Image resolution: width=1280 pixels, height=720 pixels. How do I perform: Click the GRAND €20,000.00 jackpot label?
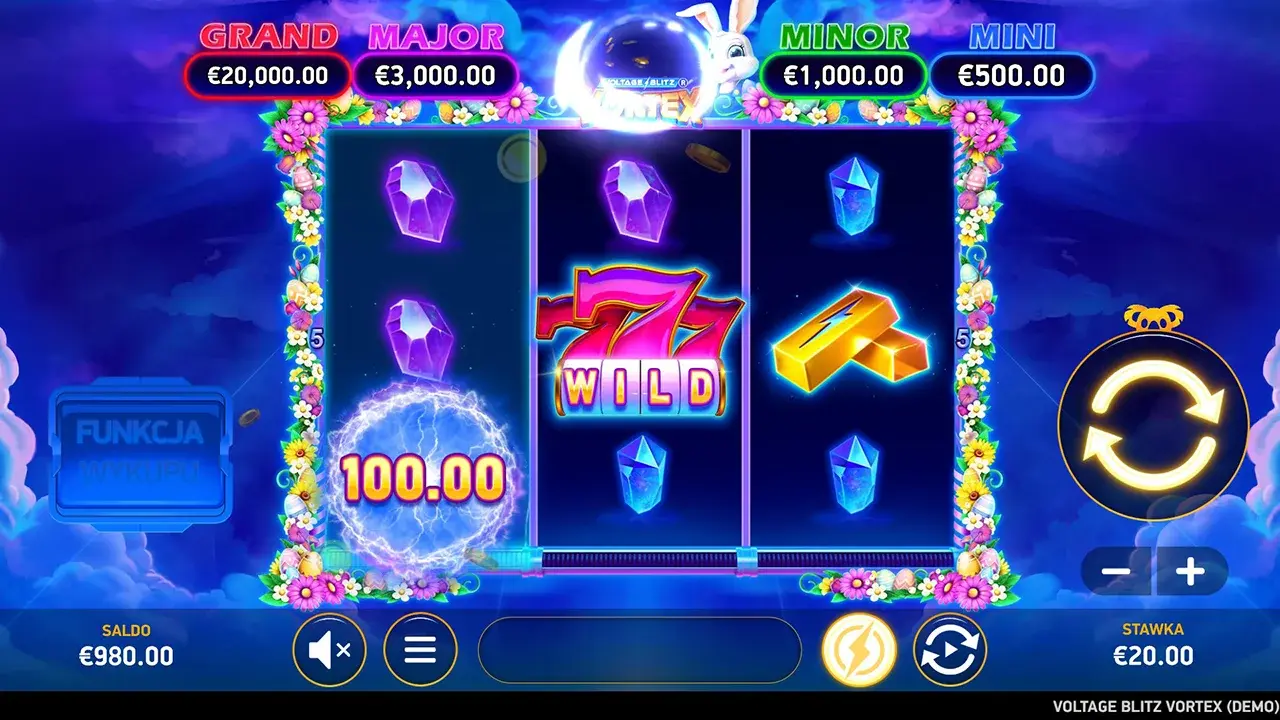[268, 55]
